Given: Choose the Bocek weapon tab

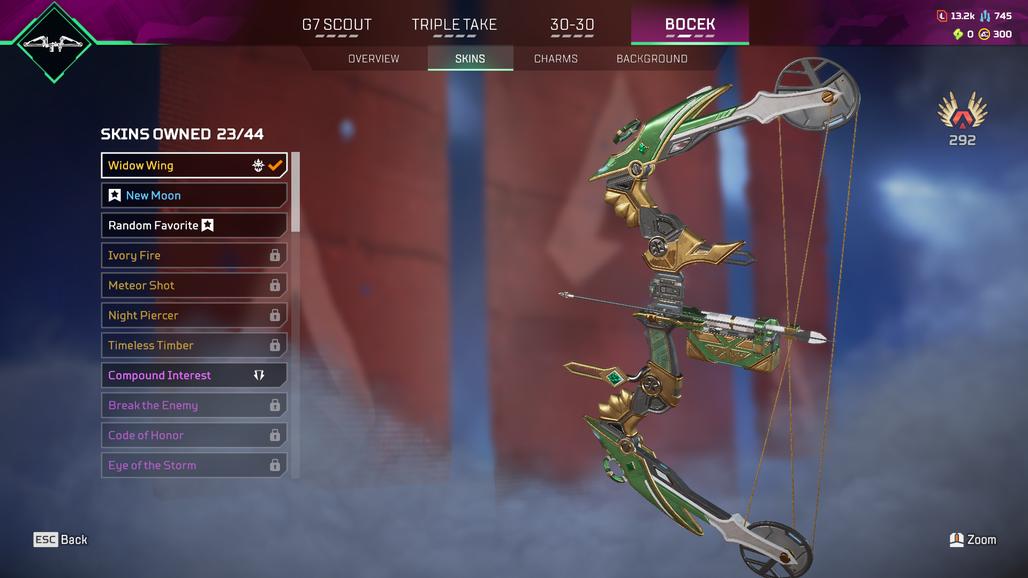Looking at the screenshot, I should pos(690,25).
